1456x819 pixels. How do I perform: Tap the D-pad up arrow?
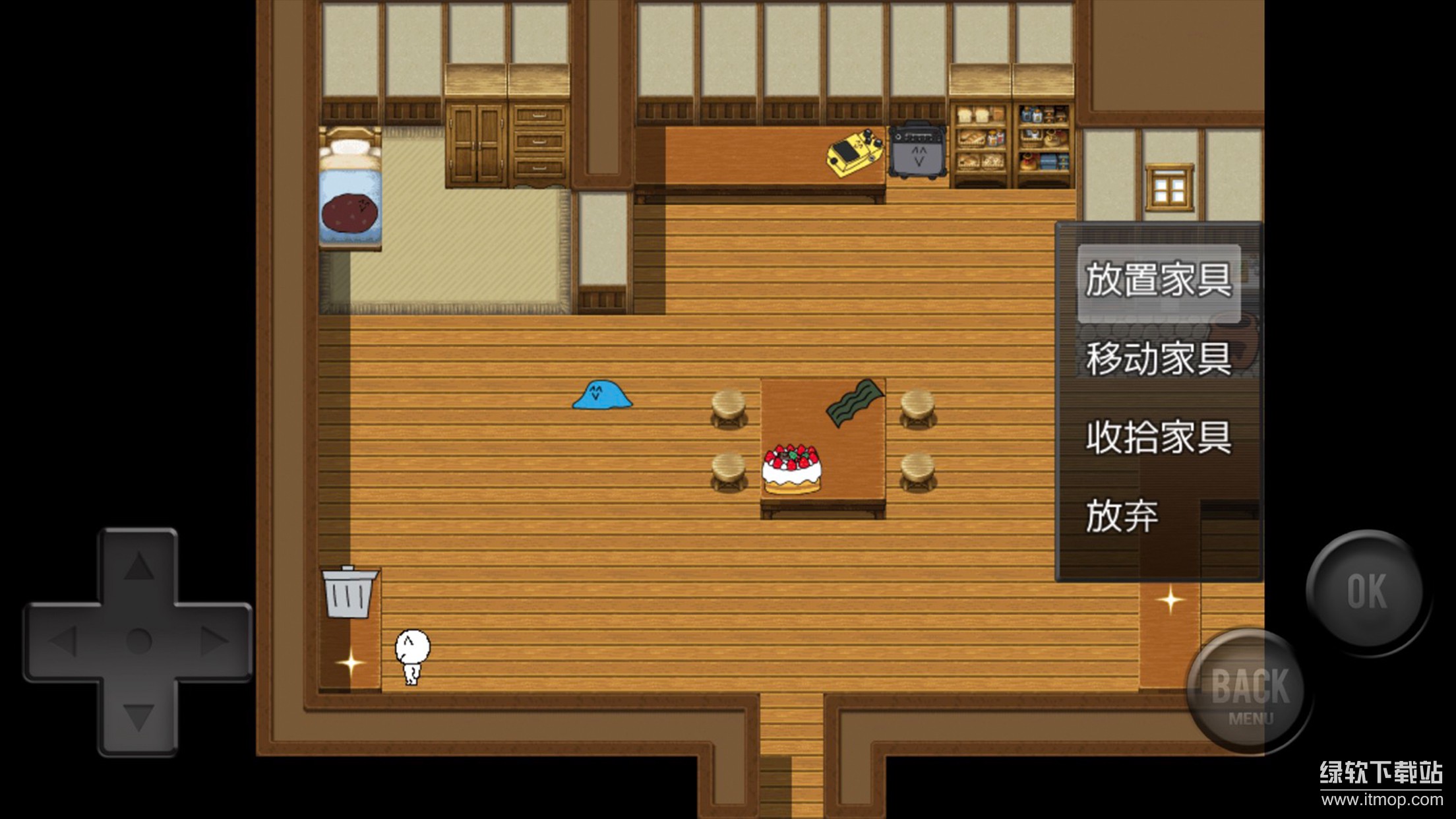click(138, 566)
